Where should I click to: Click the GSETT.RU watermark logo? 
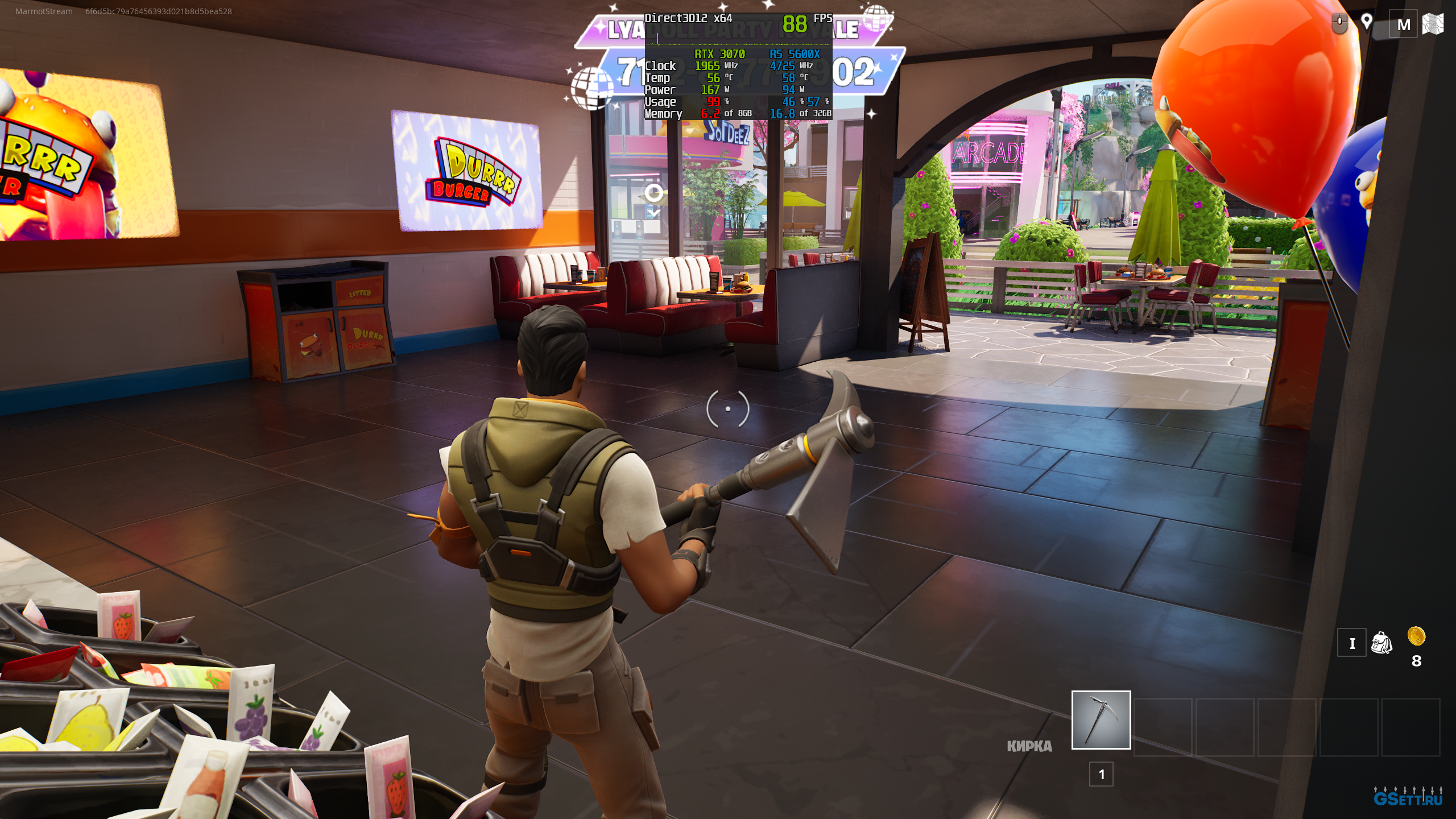click(x=1408, y=797)
